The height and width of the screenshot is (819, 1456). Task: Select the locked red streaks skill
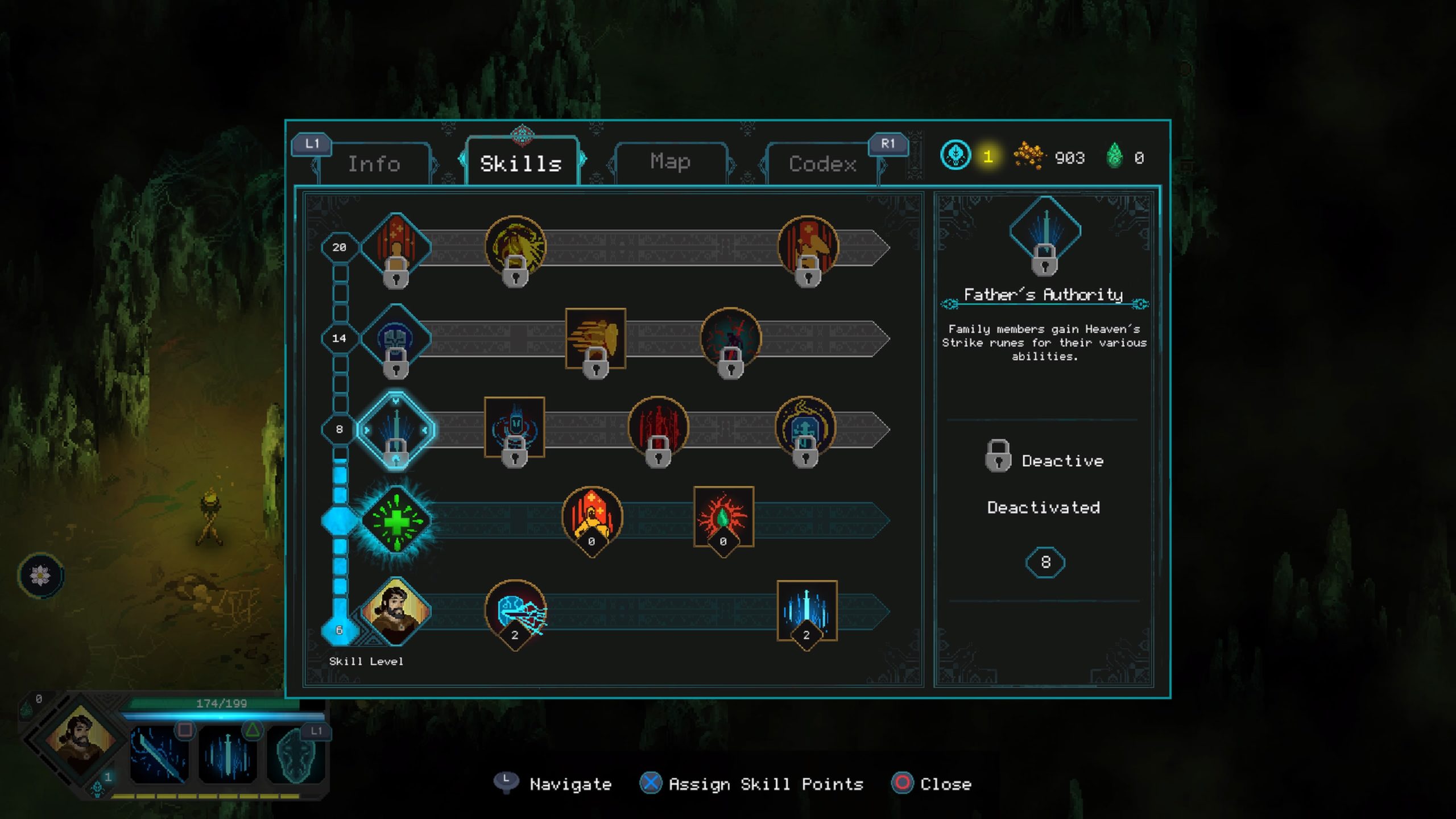click(x=658, y=428)
